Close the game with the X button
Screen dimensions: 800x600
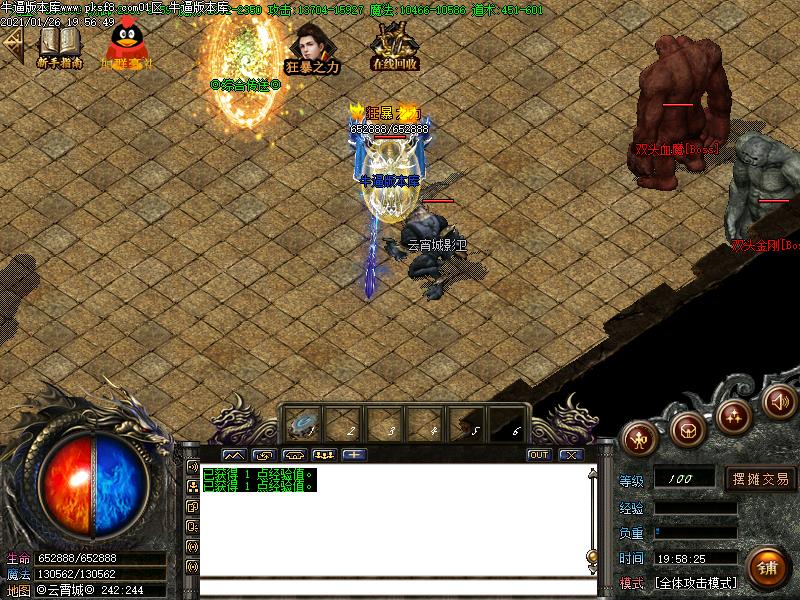[x=570, y=454]
